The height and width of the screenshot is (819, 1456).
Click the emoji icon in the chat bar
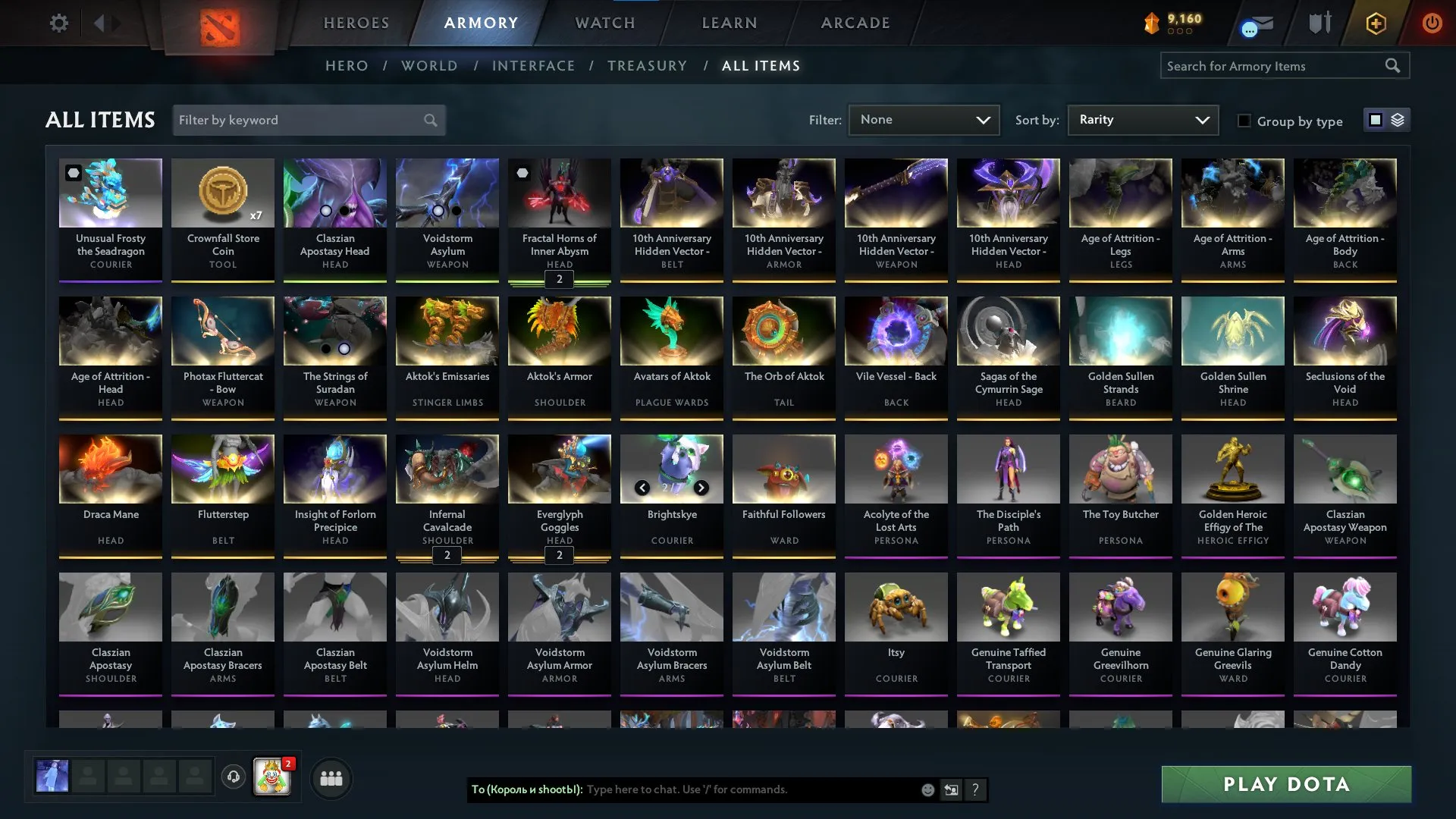[927, 789]
